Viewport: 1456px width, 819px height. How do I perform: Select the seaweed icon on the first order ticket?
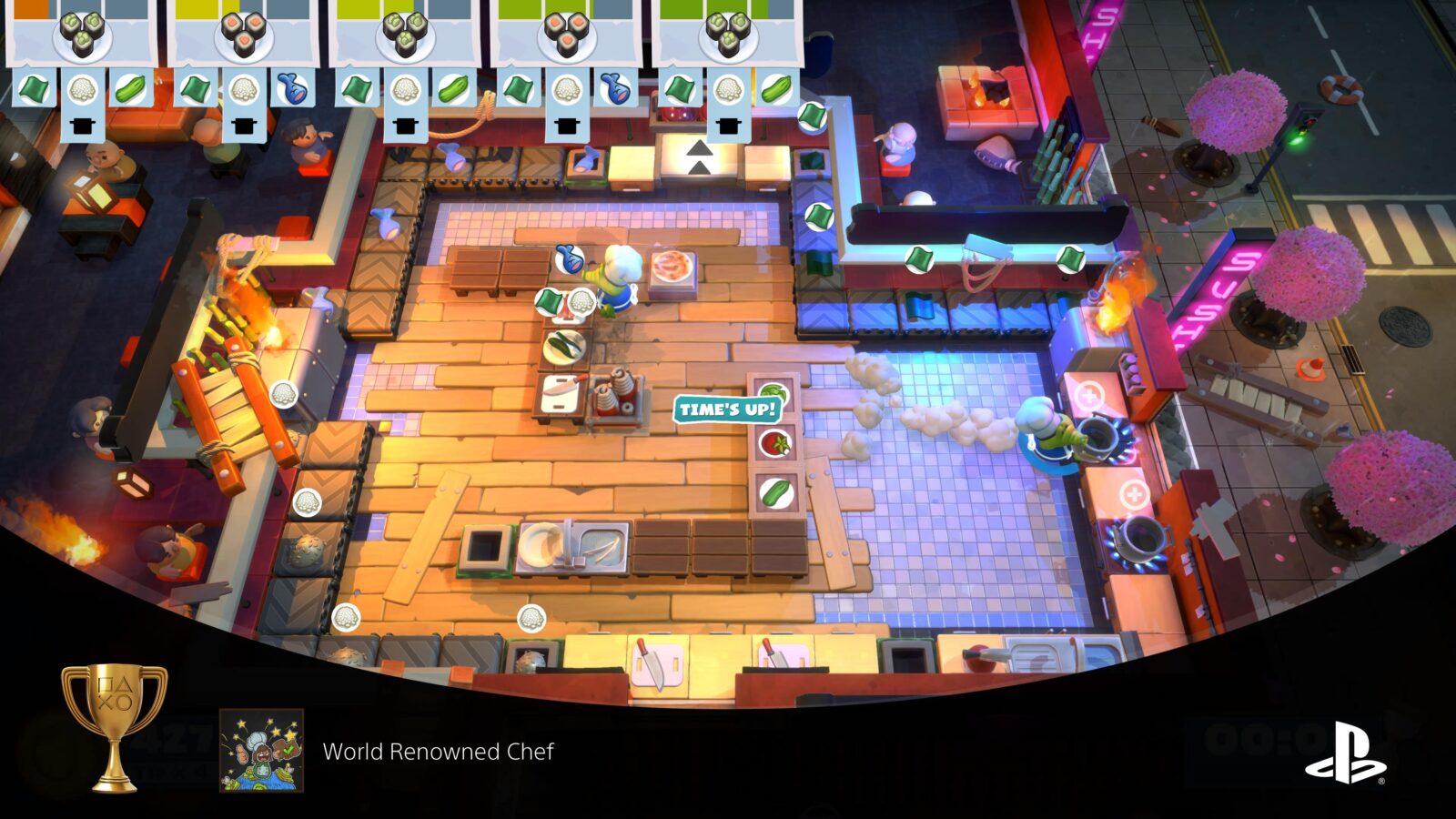tap(32, 86)
